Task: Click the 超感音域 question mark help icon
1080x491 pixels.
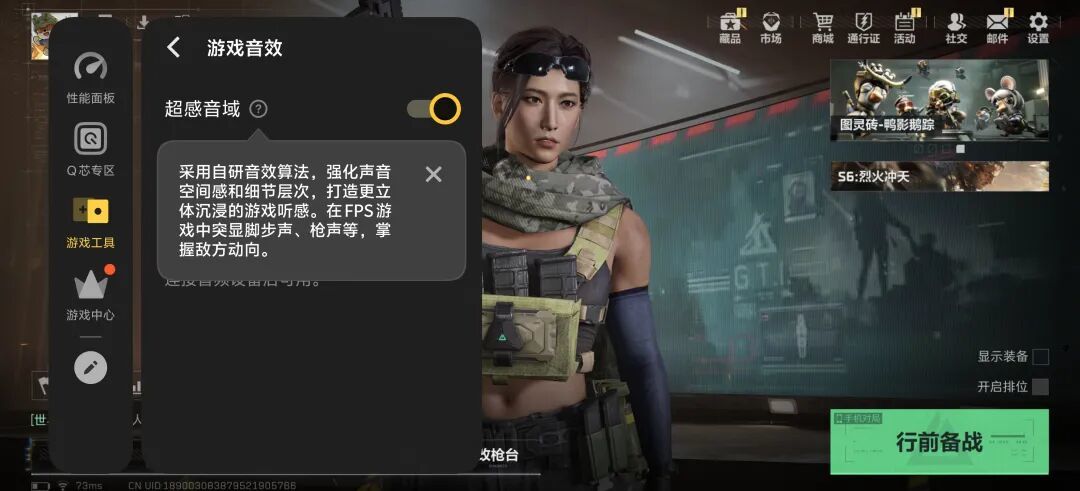Action: [x=258, y=109]
